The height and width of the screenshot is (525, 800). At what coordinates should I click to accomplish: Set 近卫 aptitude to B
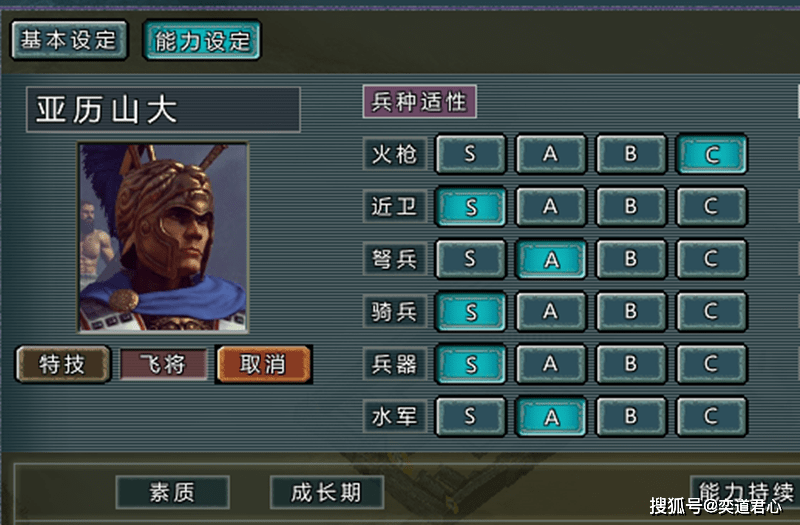coord(631,207)
